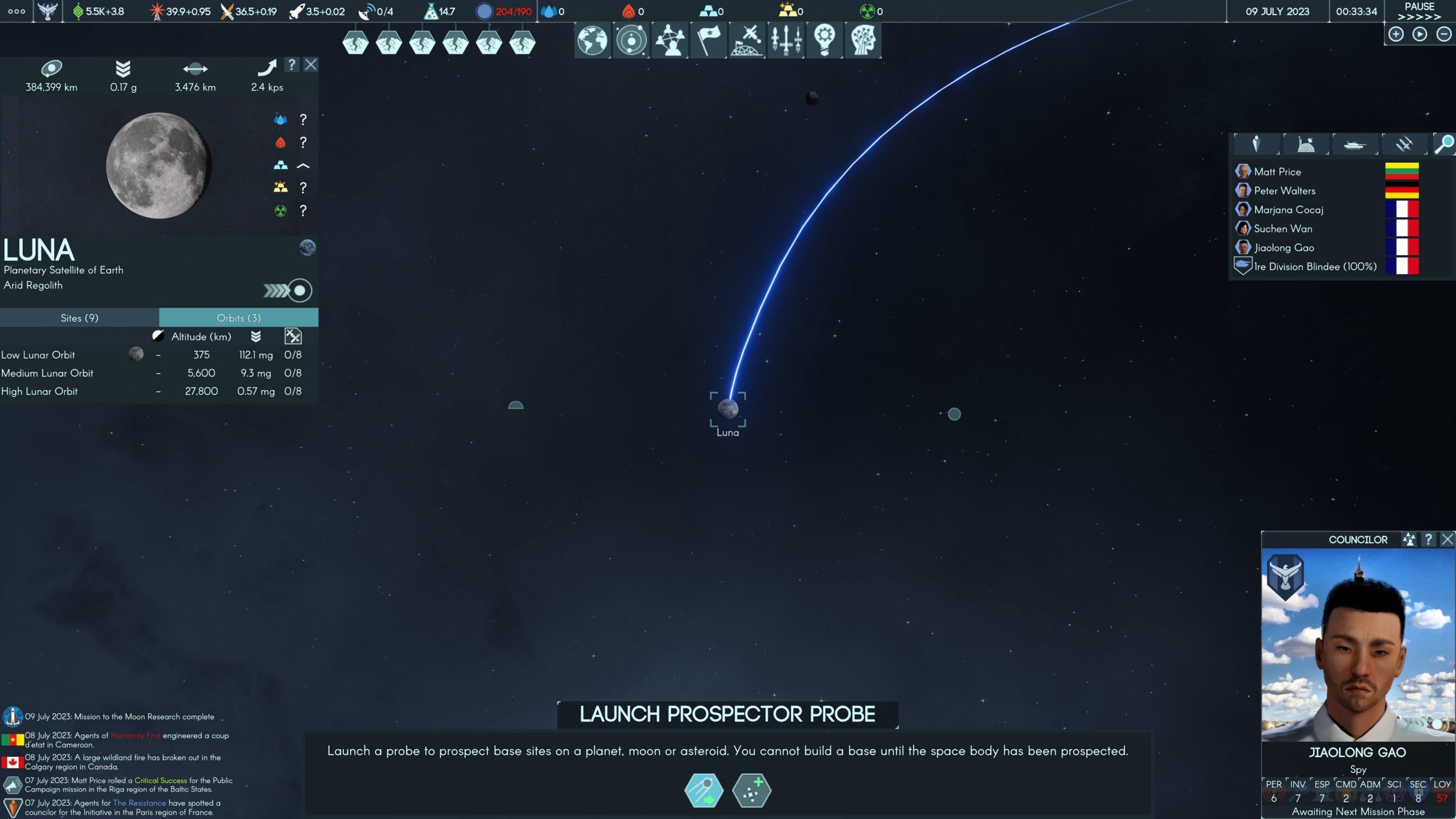Image resolution: width=1456 pixels, height=819 pixels.
Task: Select the Orbits (3) tab
Action: pyautogui.click(x=238, y=318)
